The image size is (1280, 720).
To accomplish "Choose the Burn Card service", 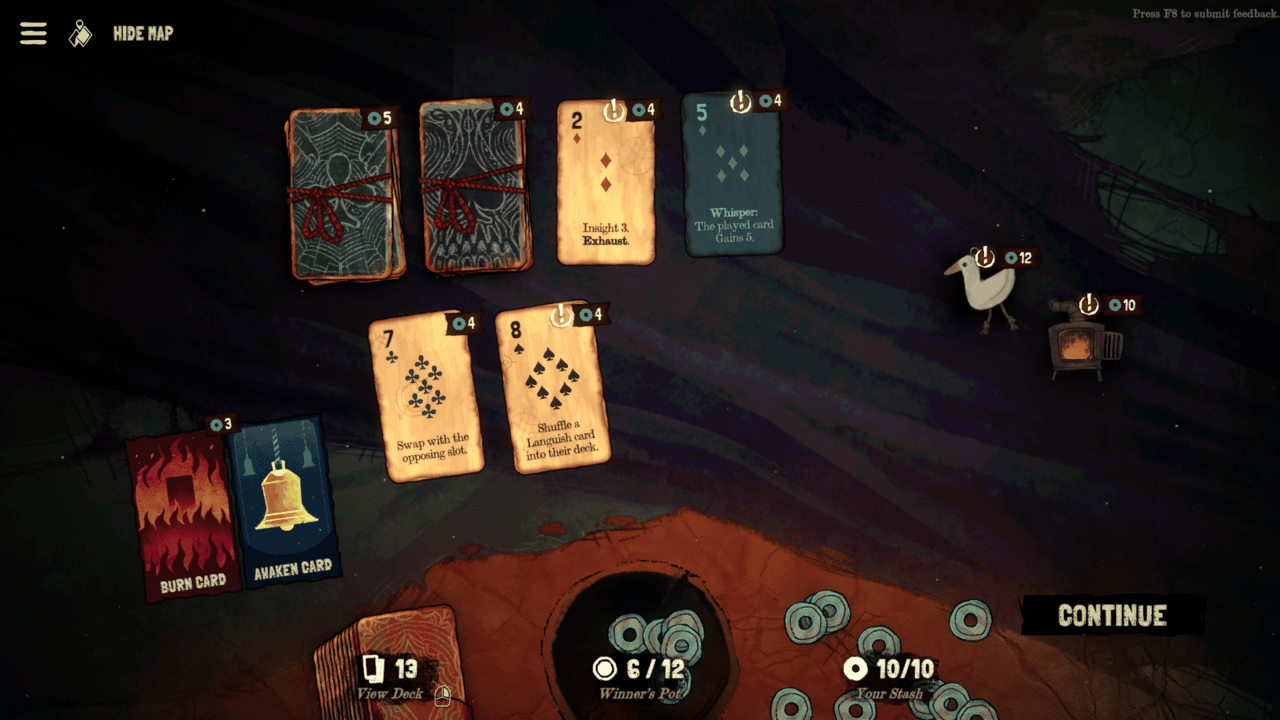I will click(x=185, y=515).
